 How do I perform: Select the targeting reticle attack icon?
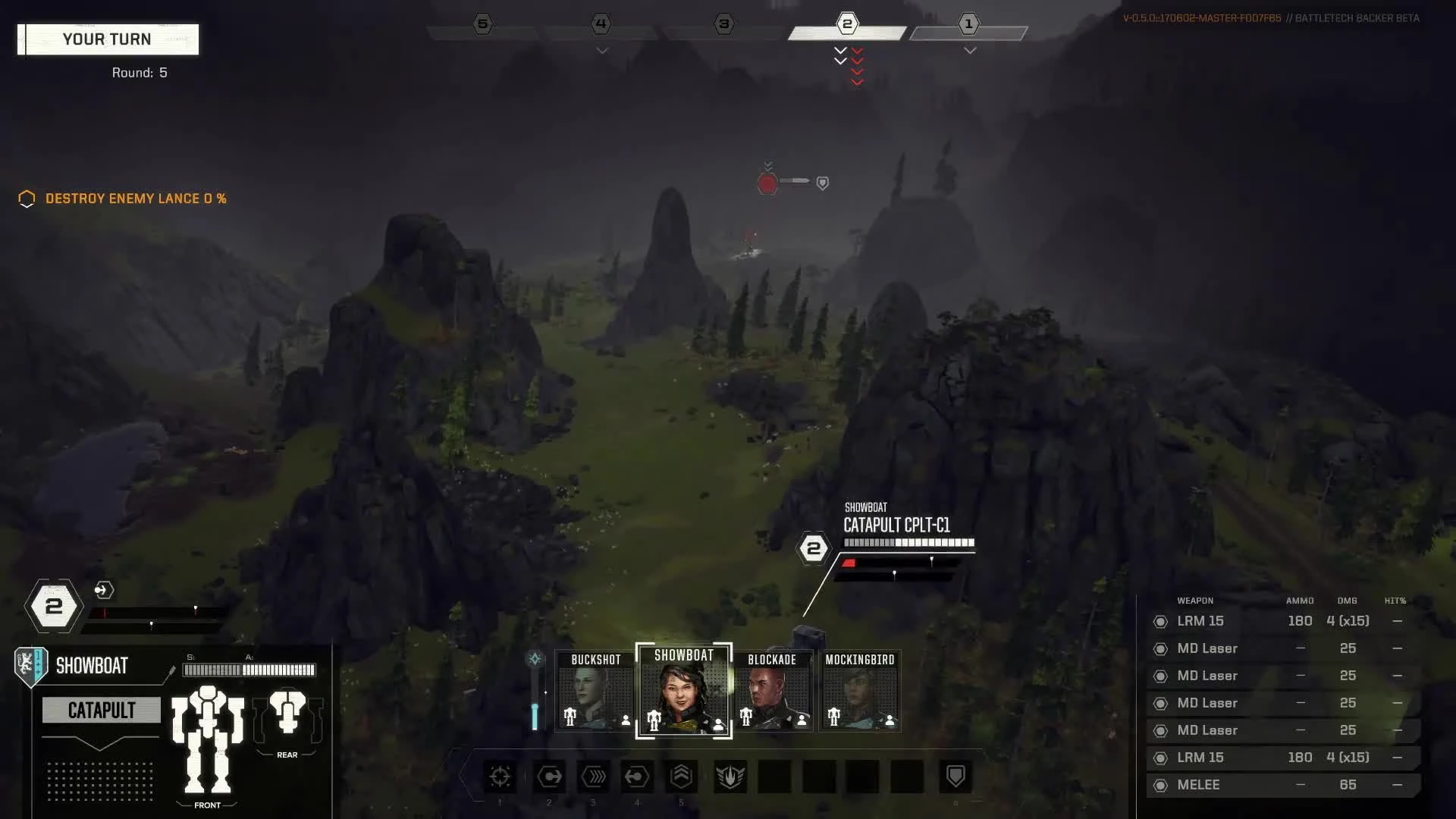(x=500, y=777)
